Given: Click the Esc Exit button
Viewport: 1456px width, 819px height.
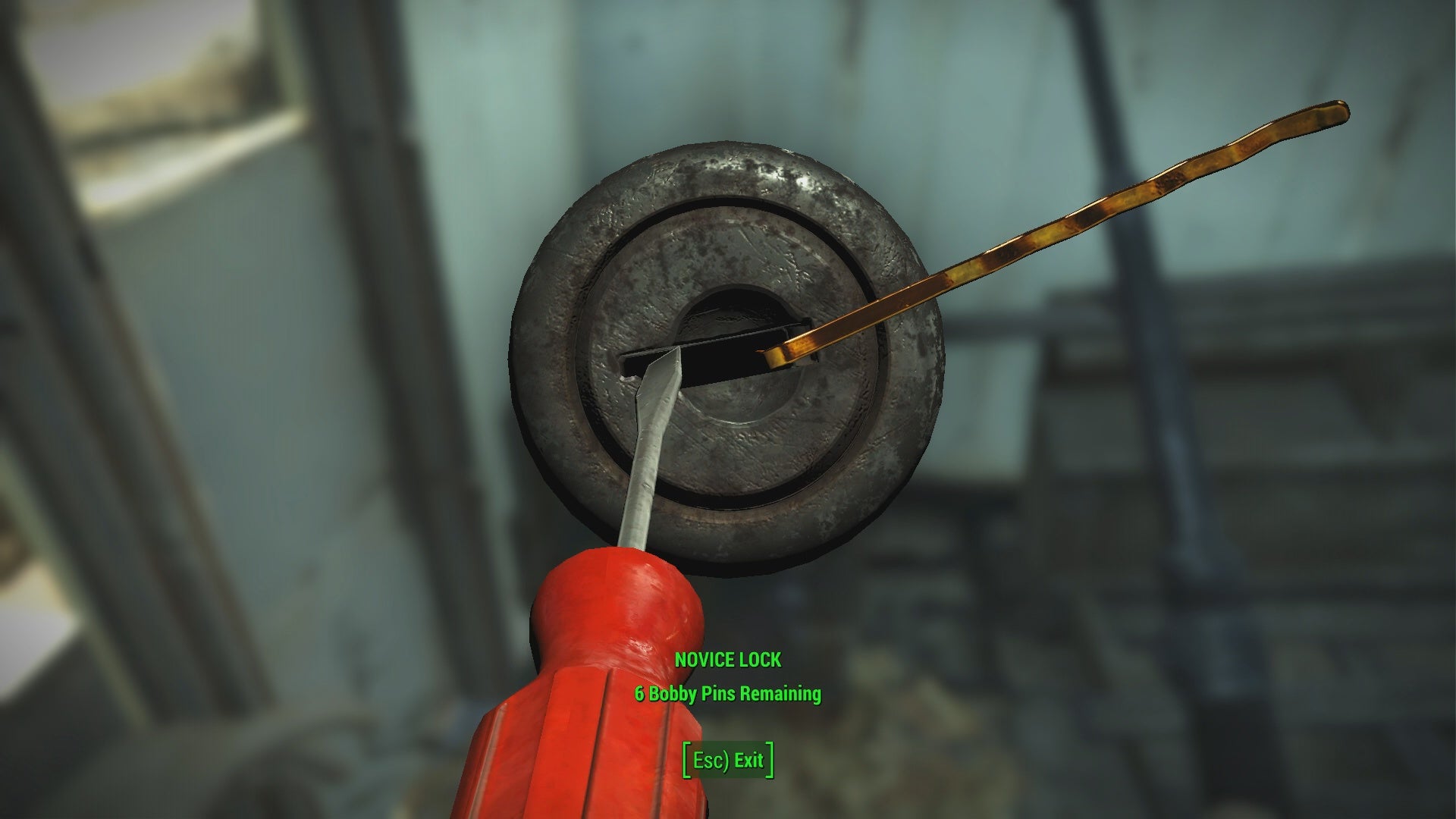Looking at the screenshot, I should [x=727, y=761].
